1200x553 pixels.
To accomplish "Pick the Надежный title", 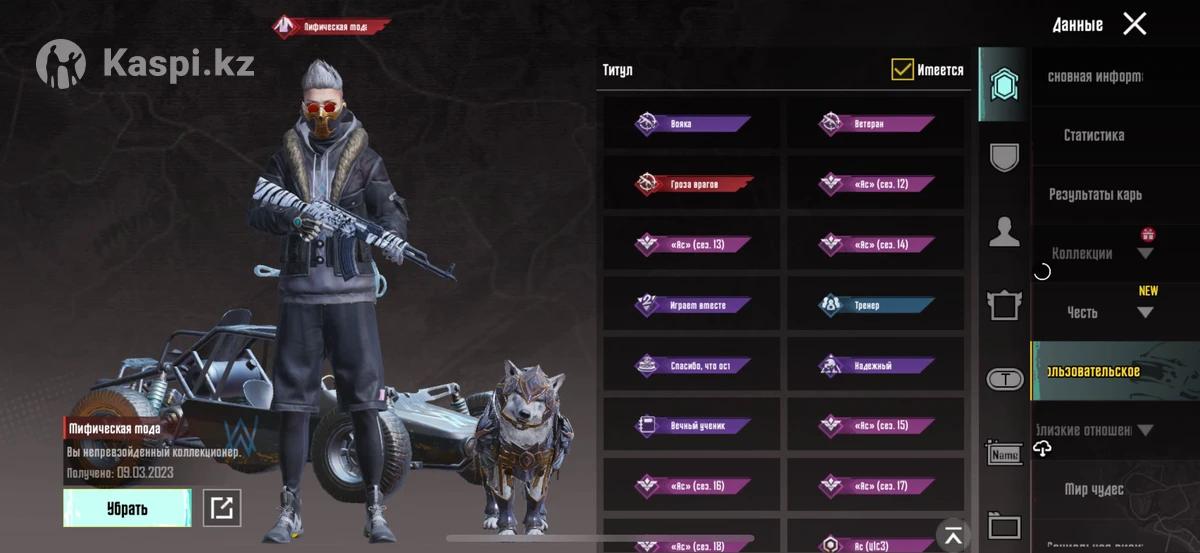I will 876,366.
